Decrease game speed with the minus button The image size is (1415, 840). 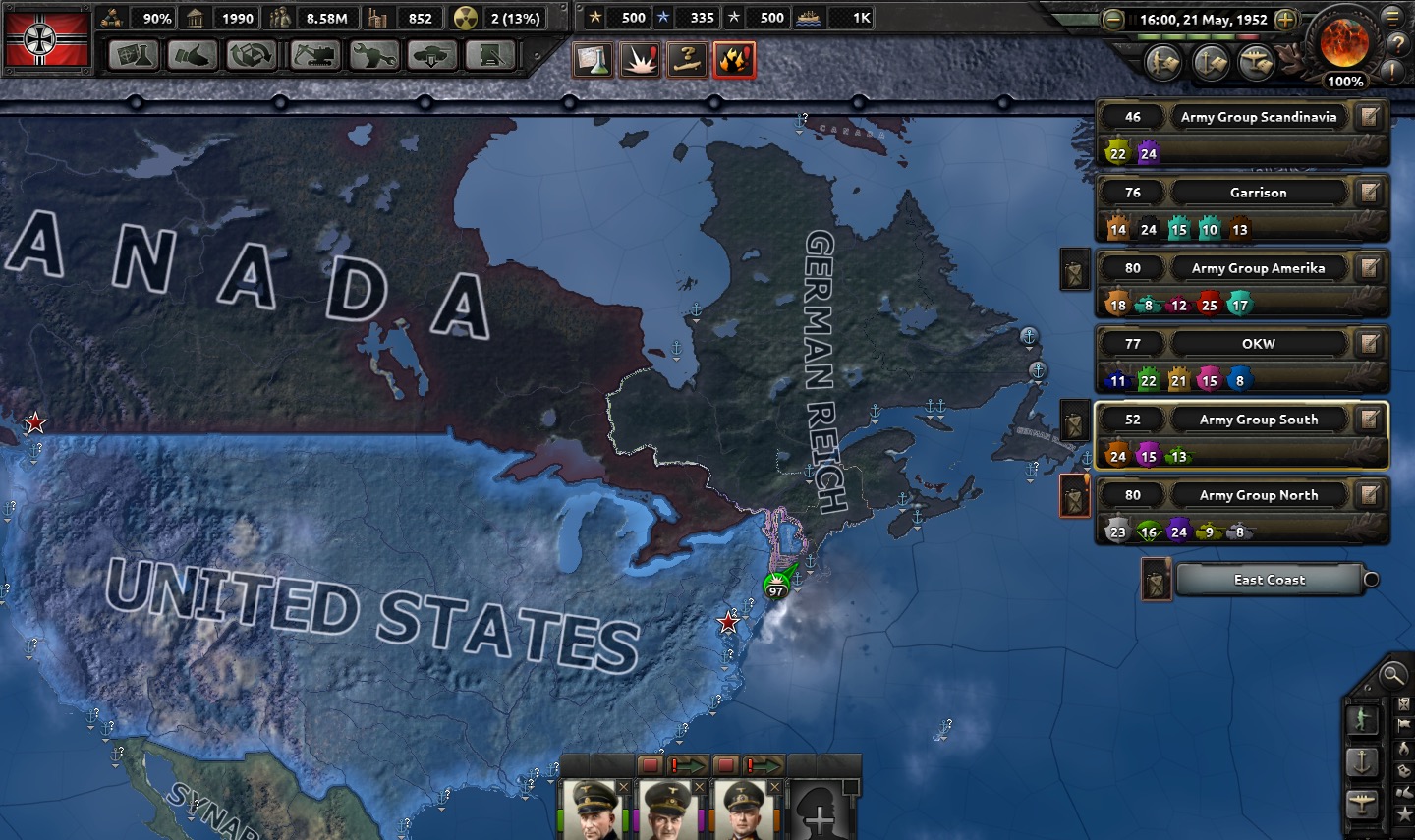coord(1113,20)
